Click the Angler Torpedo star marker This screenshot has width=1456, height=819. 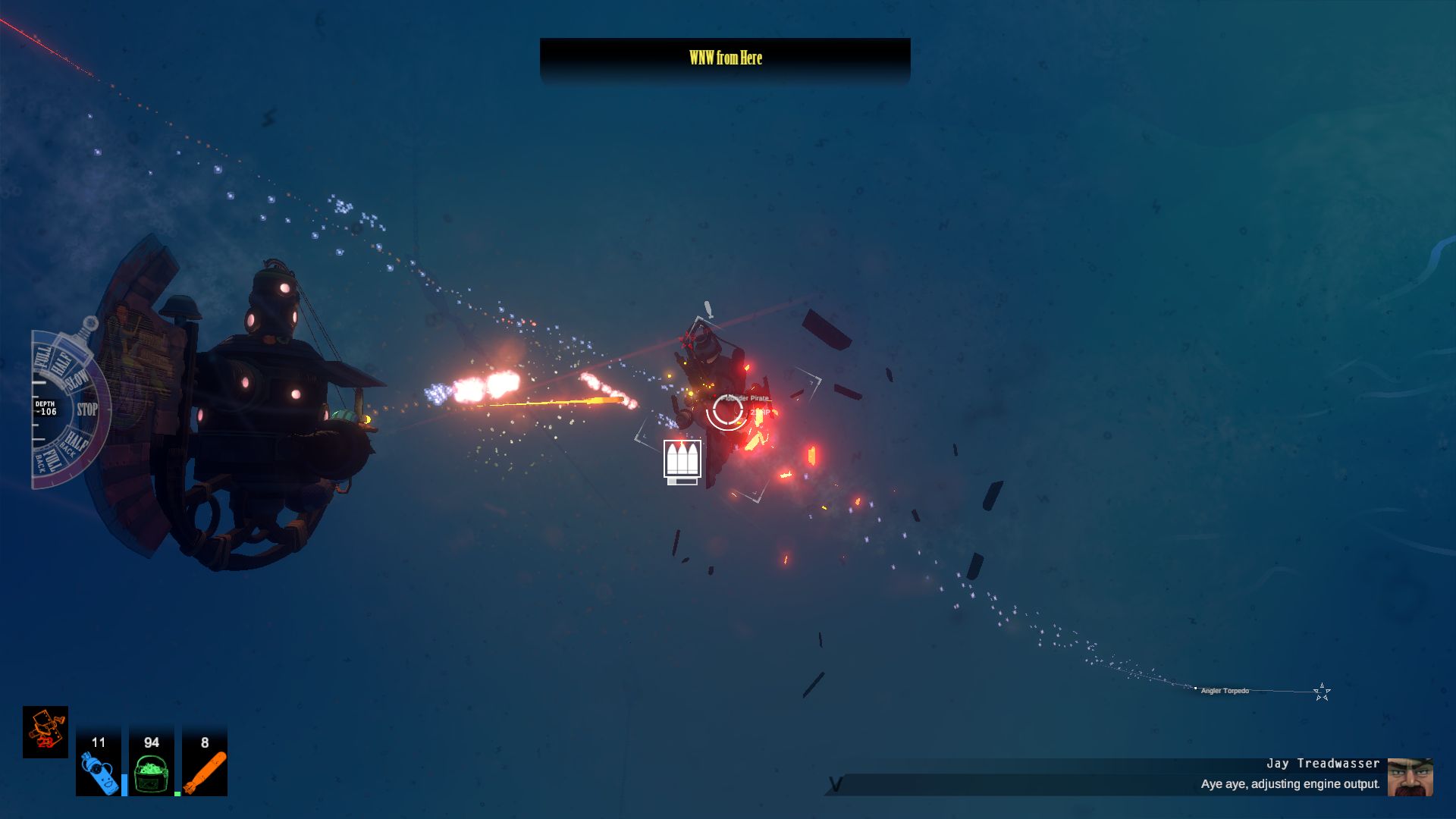coord(1322,692)
